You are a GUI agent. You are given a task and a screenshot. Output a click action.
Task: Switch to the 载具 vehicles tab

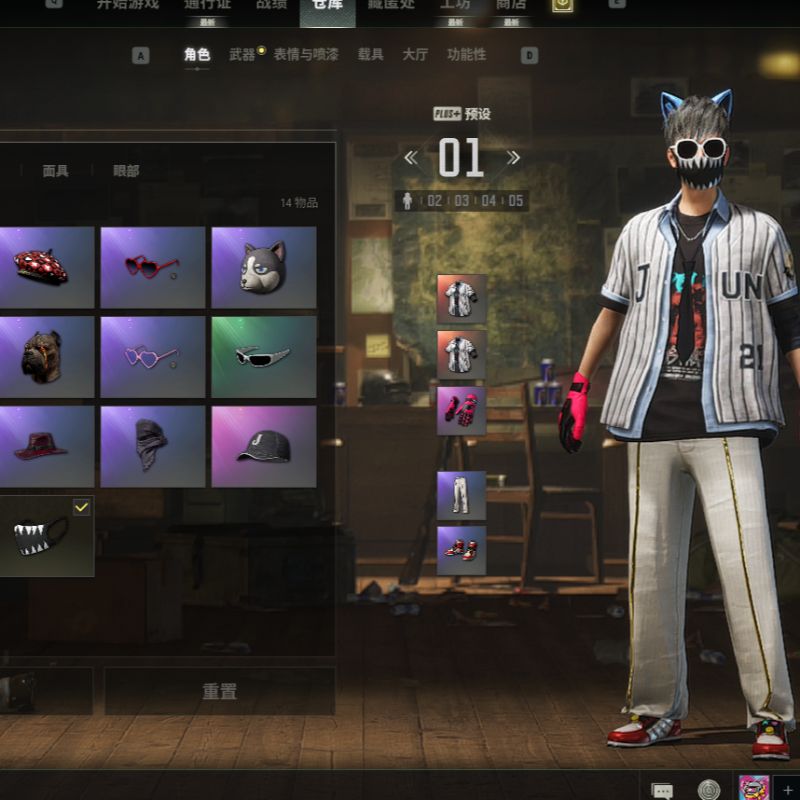pos(370,55)
